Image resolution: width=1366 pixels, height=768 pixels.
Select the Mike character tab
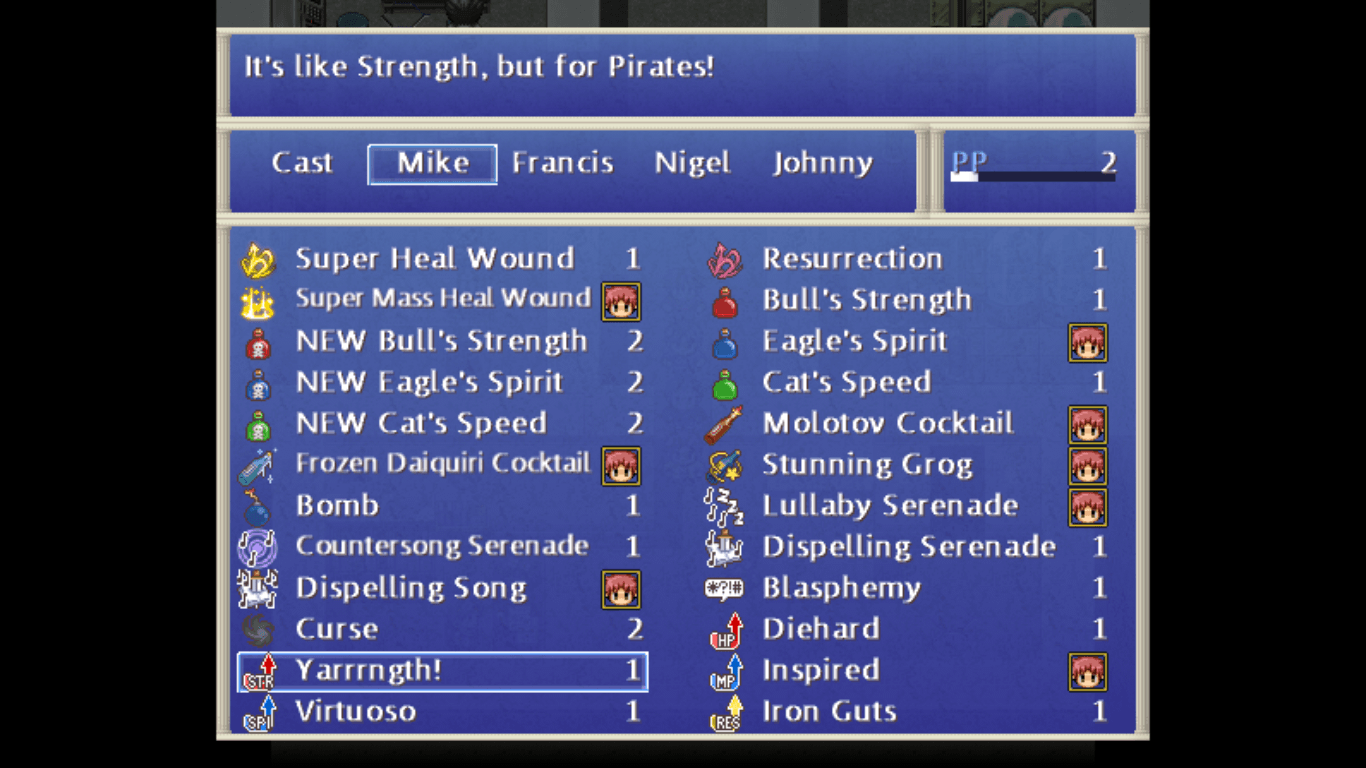[x=432, y=164]
